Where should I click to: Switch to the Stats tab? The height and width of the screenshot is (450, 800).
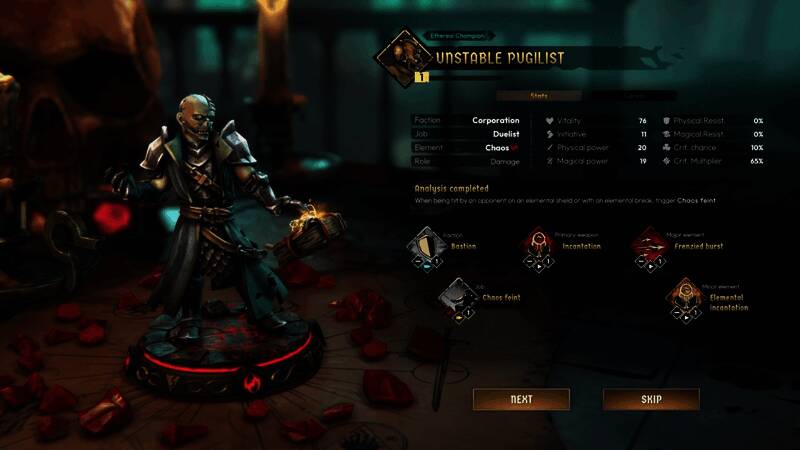[538, 96]
